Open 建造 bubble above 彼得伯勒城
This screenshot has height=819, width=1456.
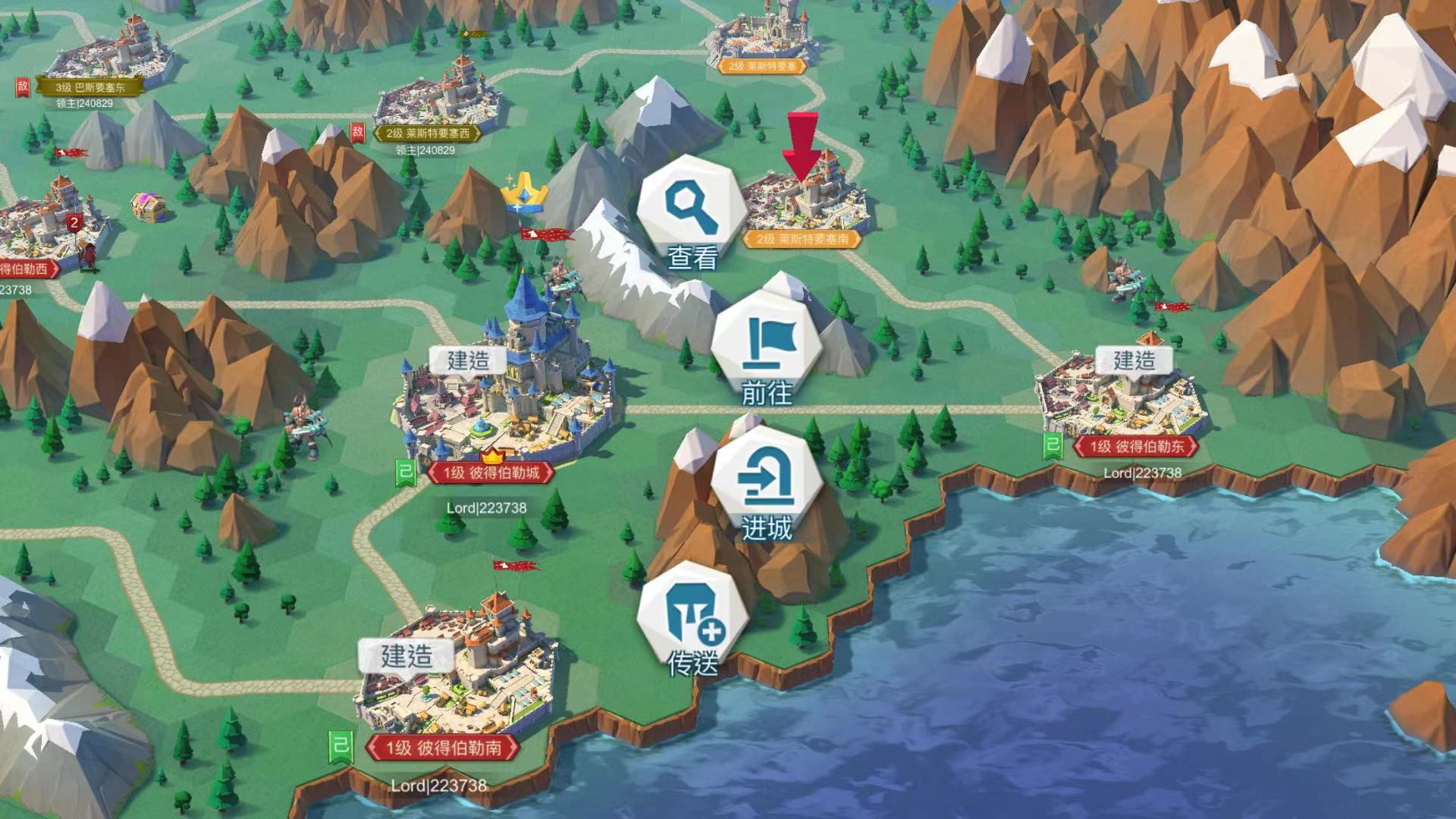[468, 360]
